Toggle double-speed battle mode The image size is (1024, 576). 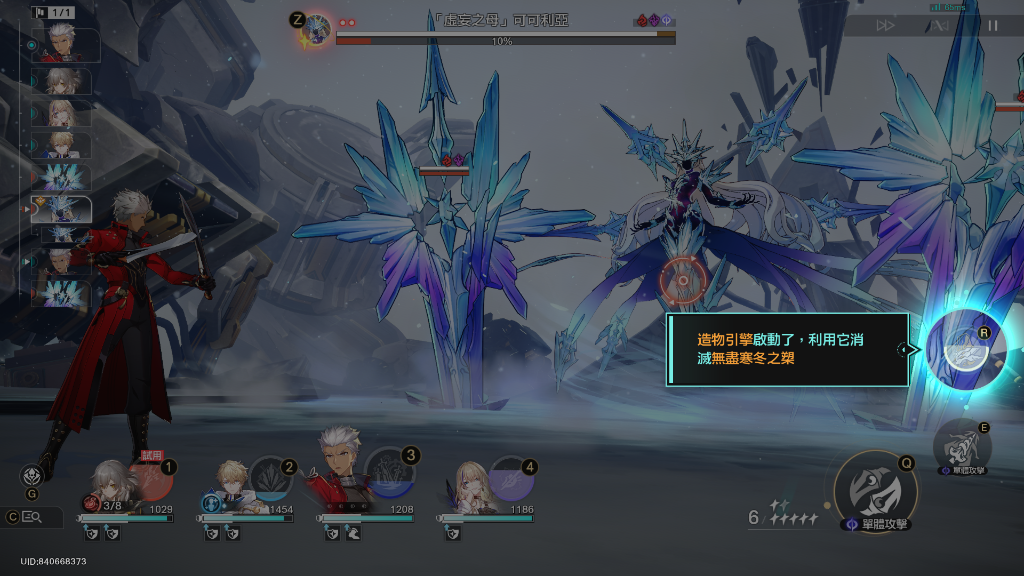point(885,26)
